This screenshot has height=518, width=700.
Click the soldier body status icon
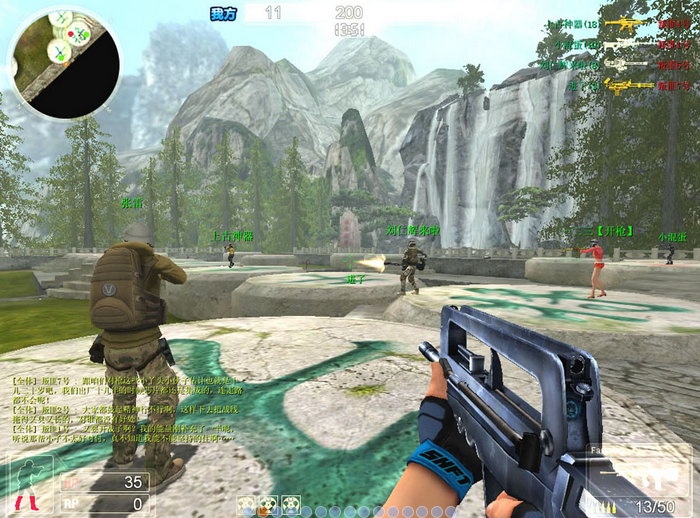(x=27, y=486)
